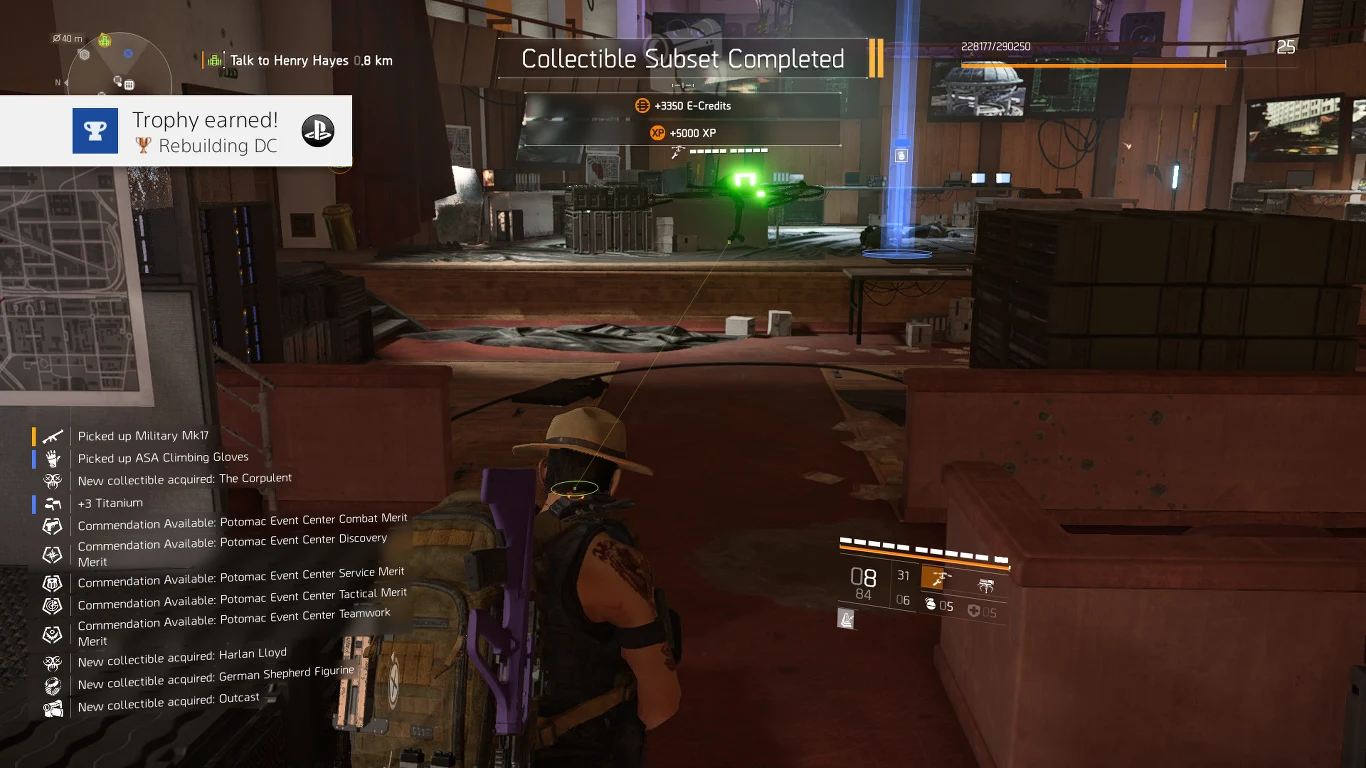Click the grenade icon showing 05
1366x768 pixels.
[932, 604]
